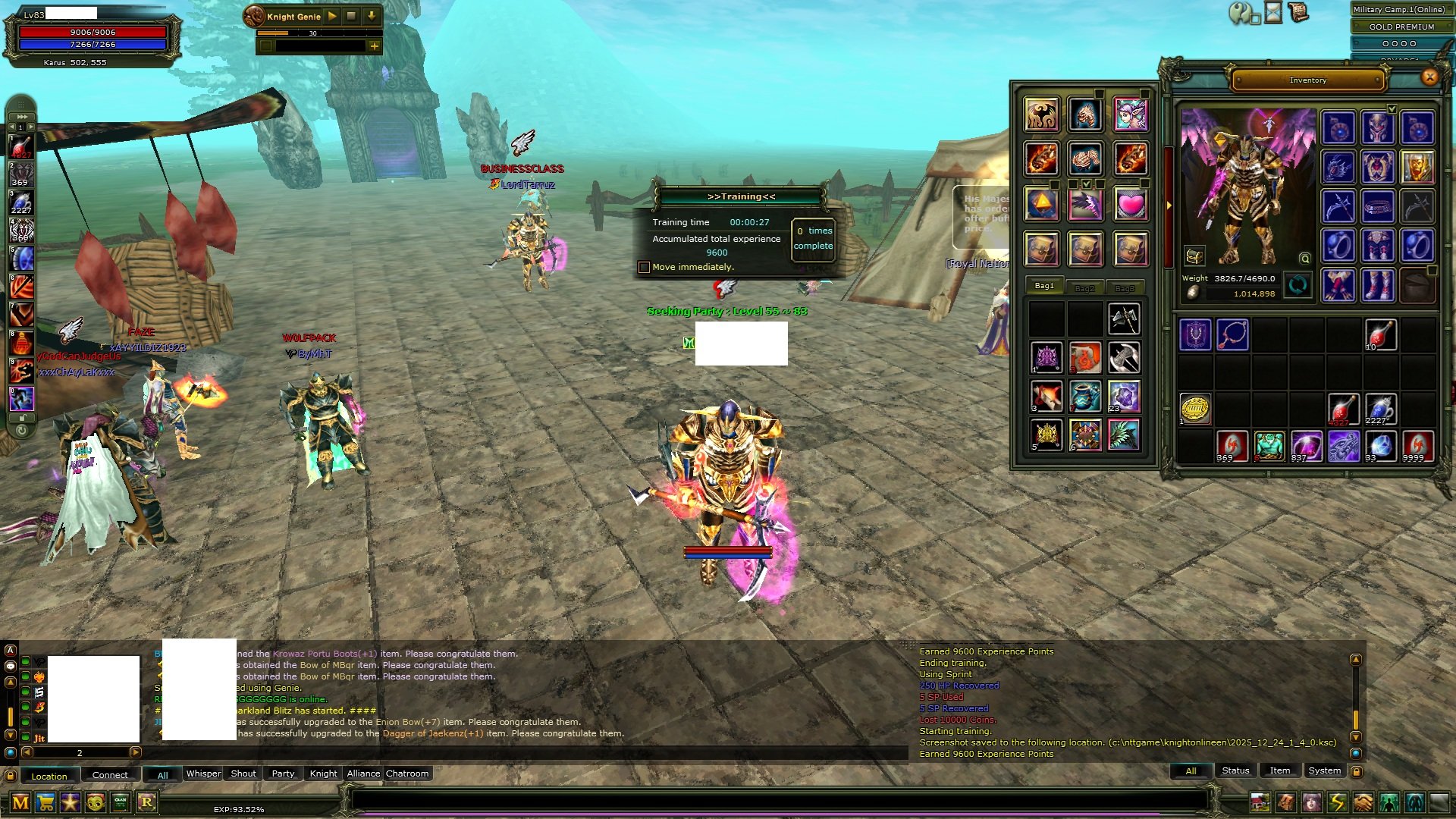Click the Location button
Image resolution: width=1456 pixels, height=819 pixels.
click(49, 776)
